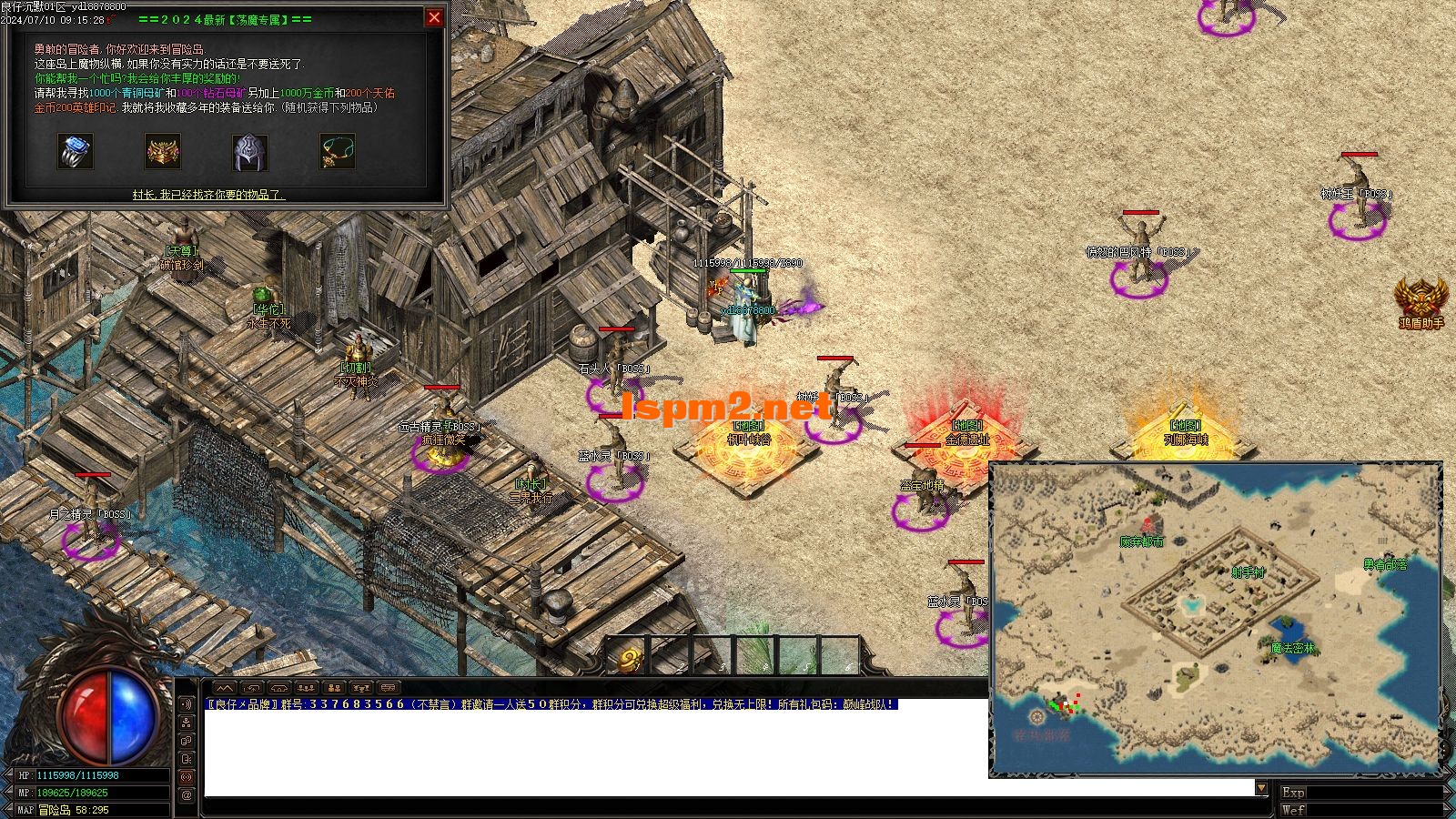1456x819 pixels.
Task: Click 魔法密林 on the map
Action: point(1292,648)
